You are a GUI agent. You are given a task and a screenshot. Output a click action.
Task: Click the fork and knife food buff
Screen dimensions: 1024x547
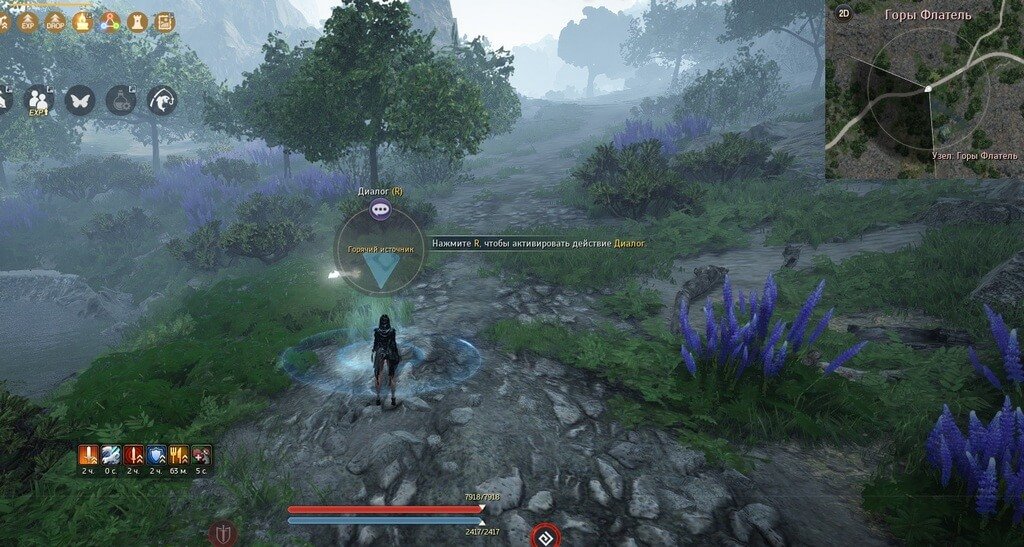(x=179, y=456)
